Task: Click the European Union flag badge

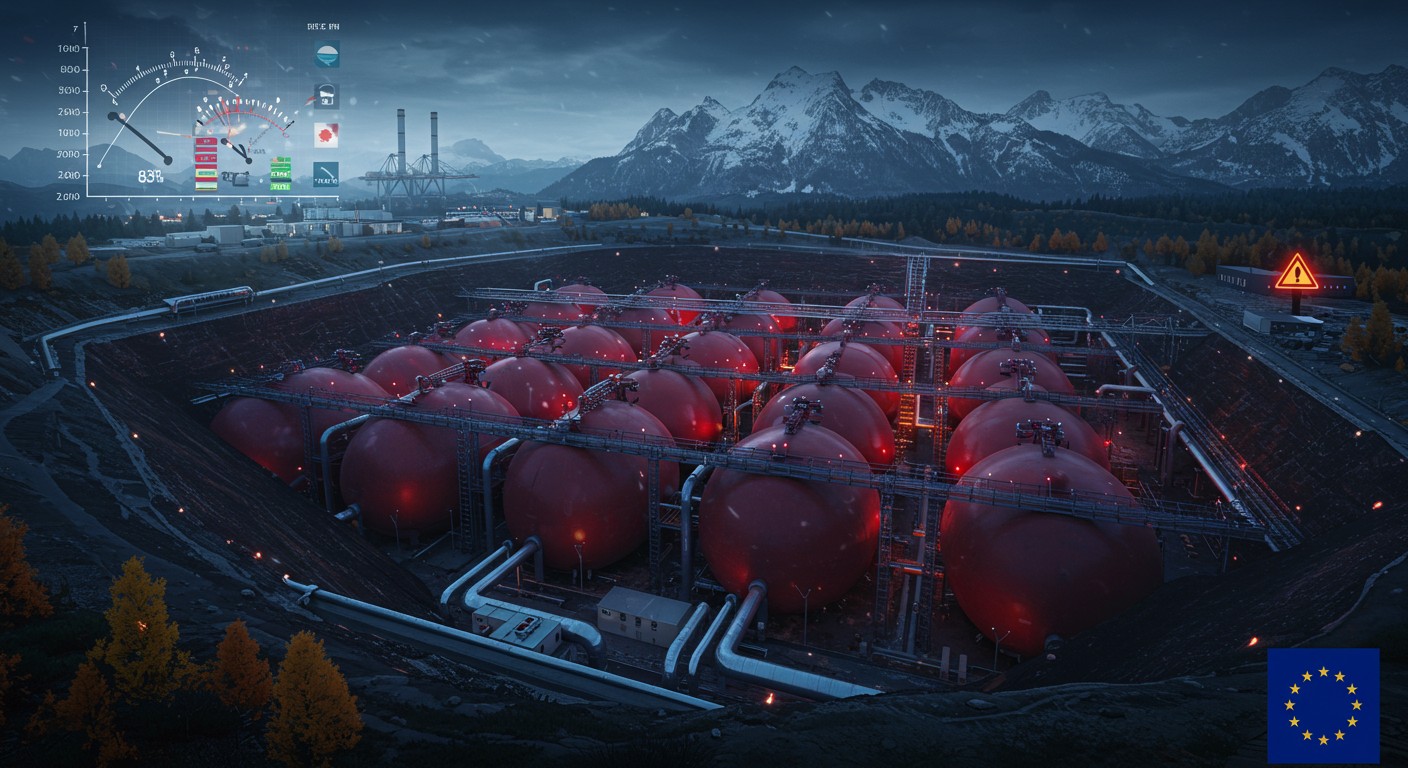Action: [1322, 704]
